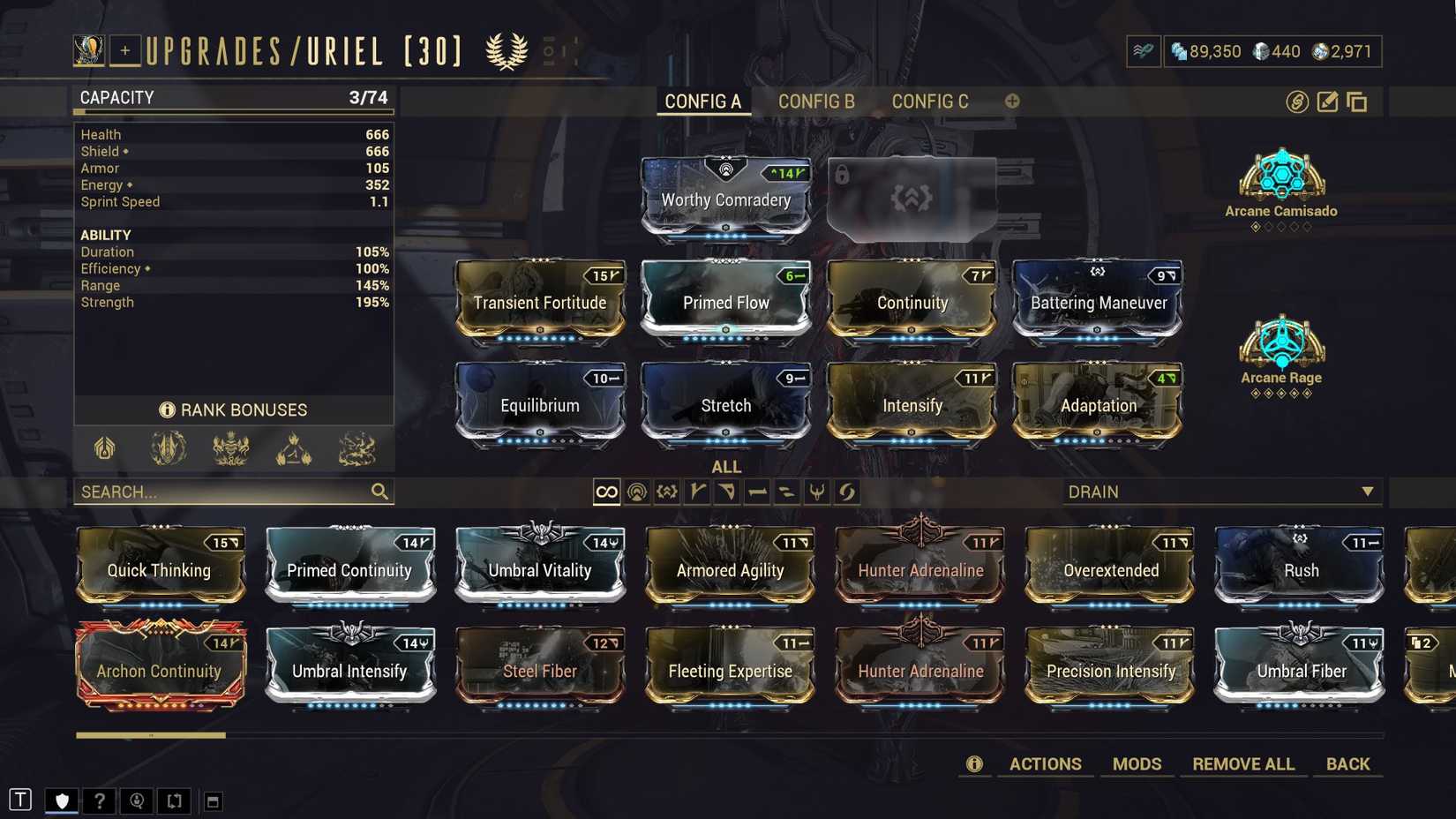The height and width of the screenshot is (819, 1456).
Task: Click the question mark help icon
Action: (99, 800)
